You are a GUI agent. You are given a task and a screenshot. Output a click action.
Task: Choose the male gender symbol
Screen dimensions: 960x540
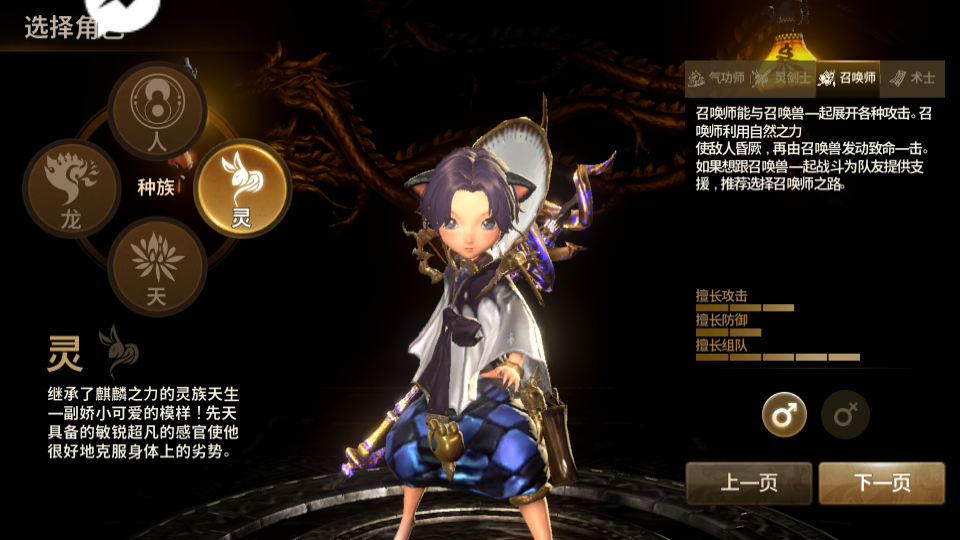click(784, 413)
